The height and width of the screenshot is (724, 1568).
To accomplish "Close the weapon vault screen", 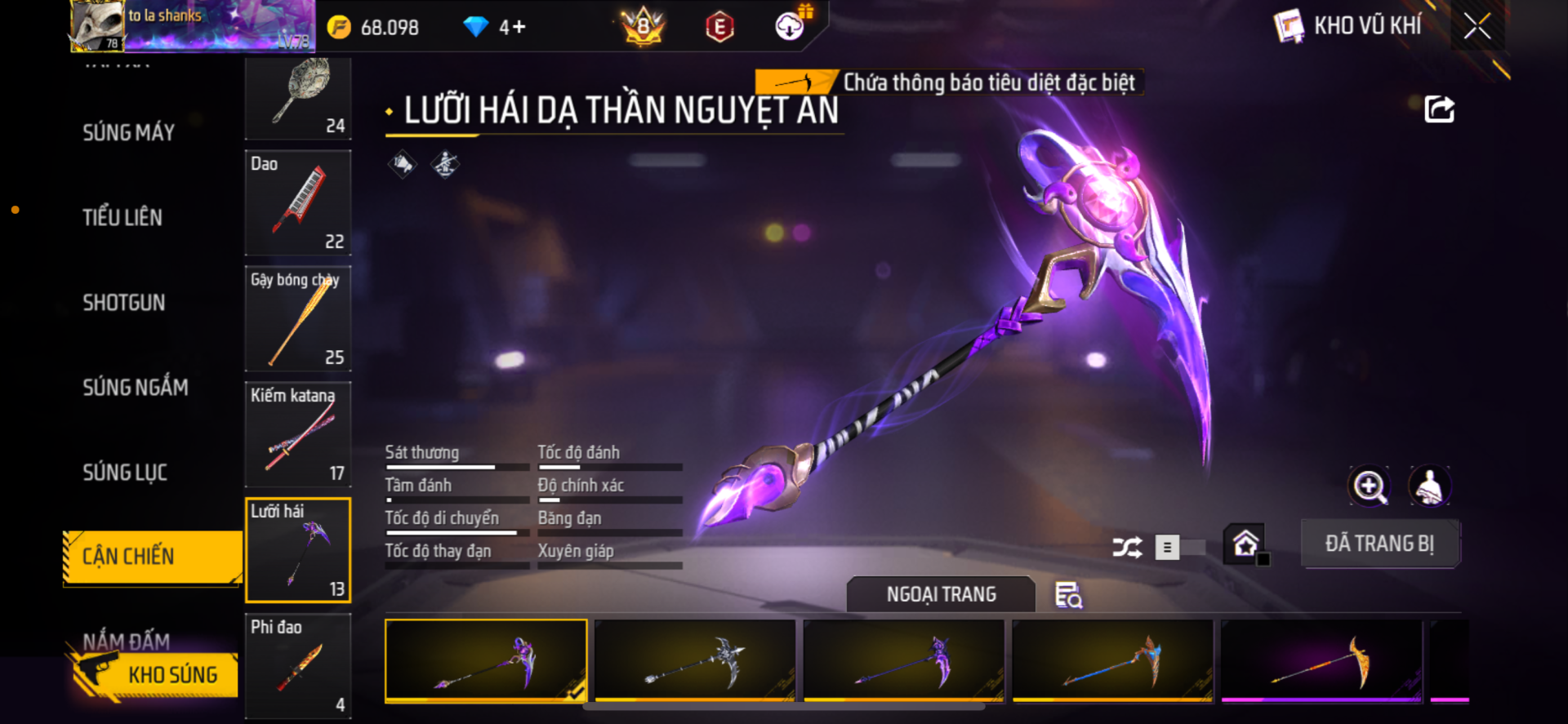I will tap(1477, 26).
